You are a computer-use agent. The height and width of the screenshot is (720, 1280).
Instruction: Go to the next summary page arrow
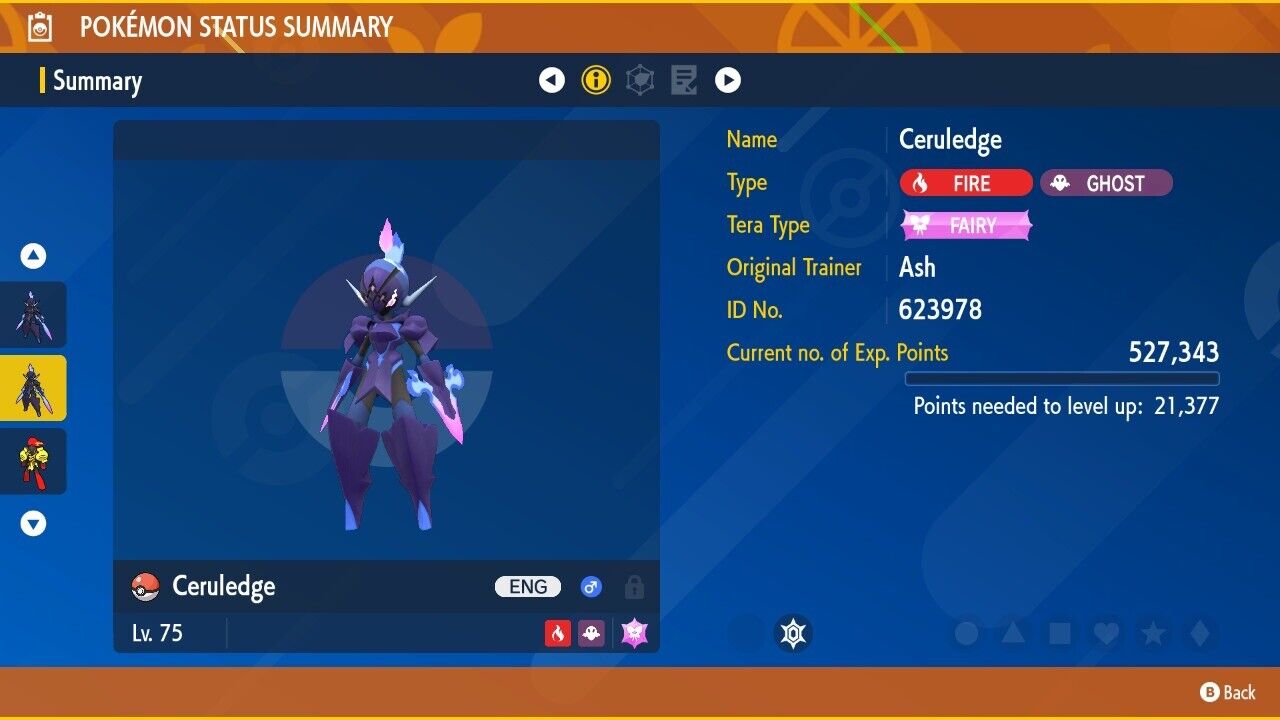pyautogui.click(x=728, y=80)
